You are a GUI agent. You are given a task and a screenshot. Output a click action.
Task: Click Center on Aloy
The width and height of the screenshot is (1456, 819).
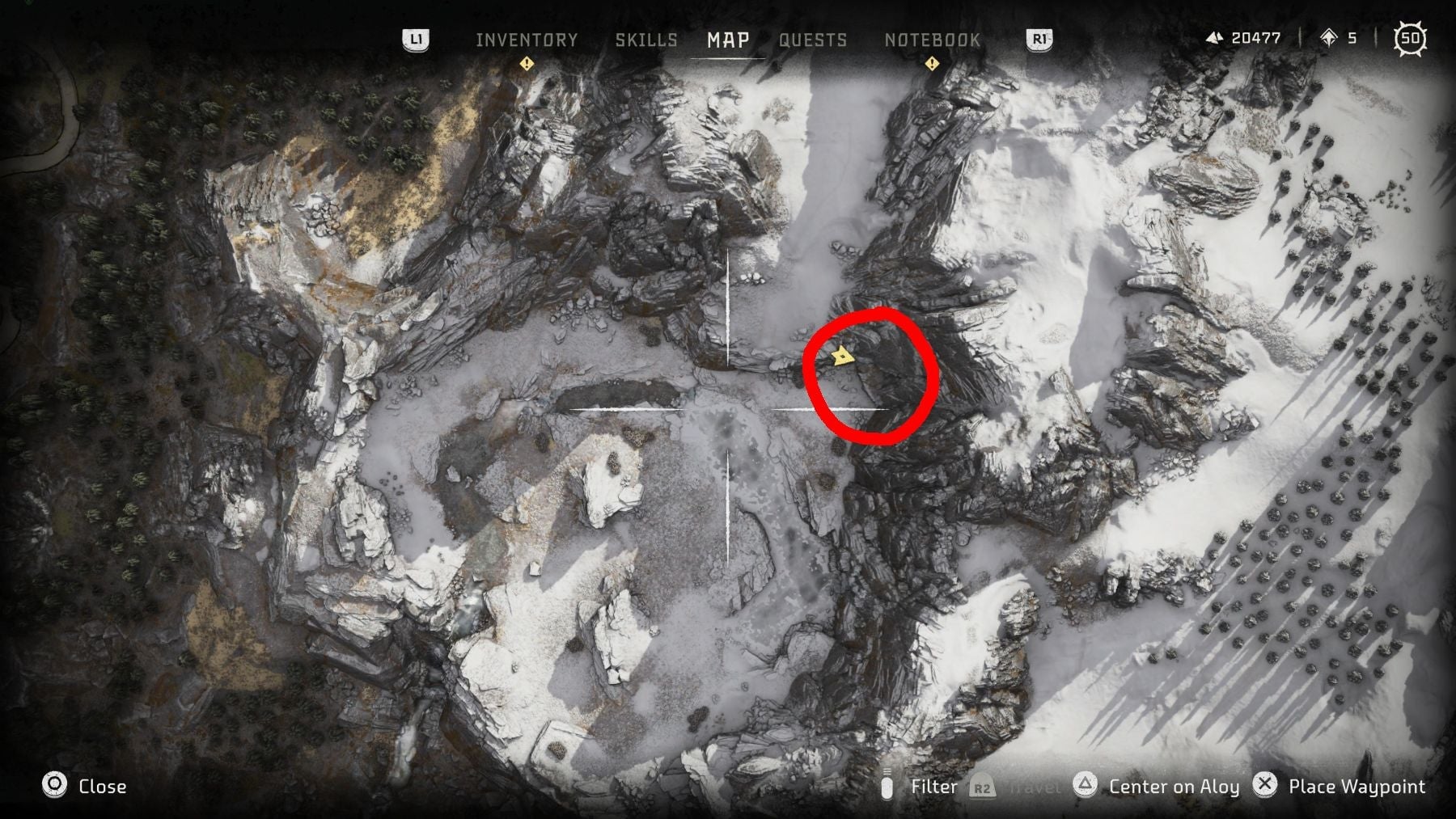click(1175, 785)
